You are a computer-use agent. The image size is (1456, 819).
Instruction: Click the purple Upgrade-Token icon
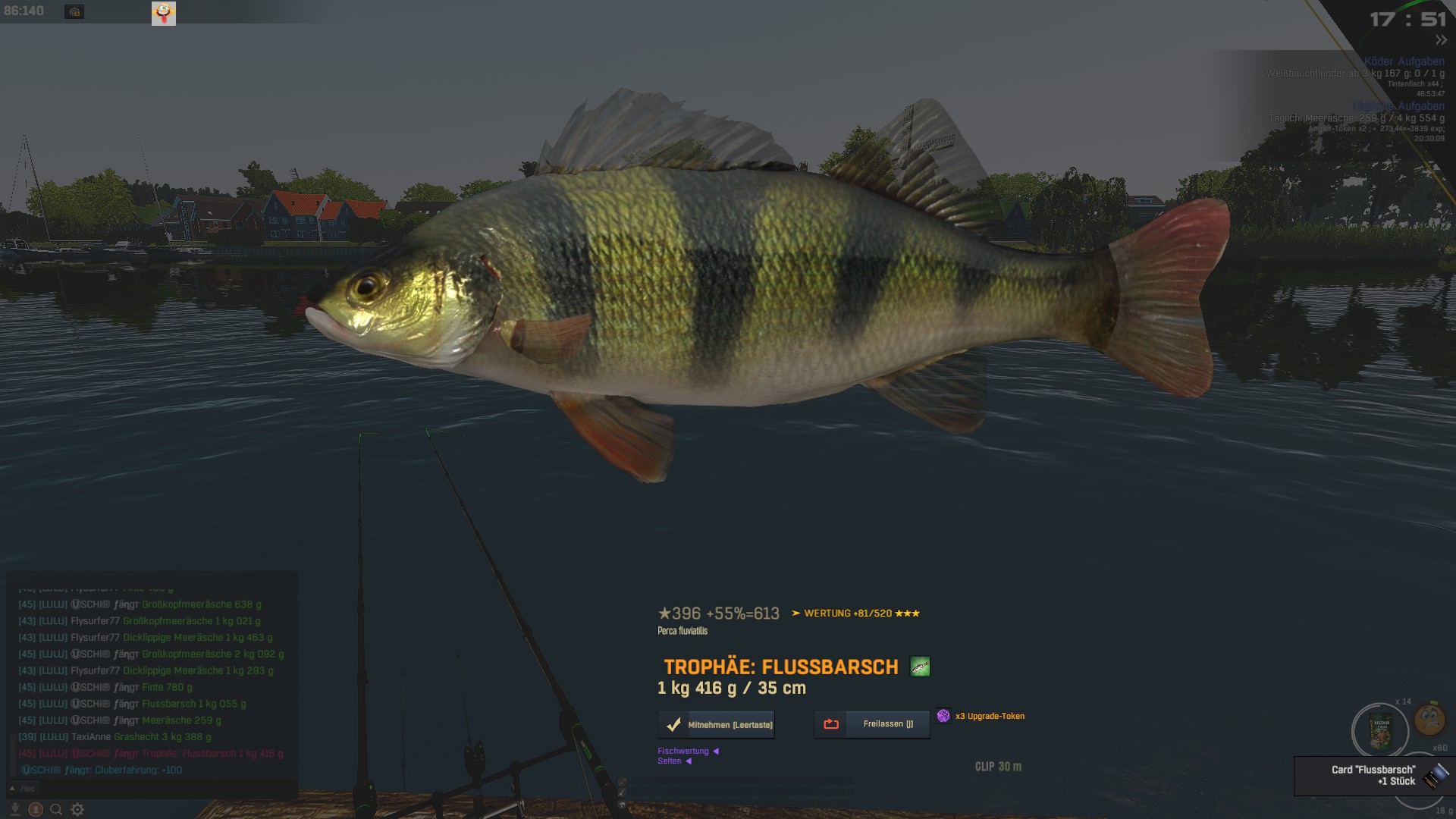943,716
